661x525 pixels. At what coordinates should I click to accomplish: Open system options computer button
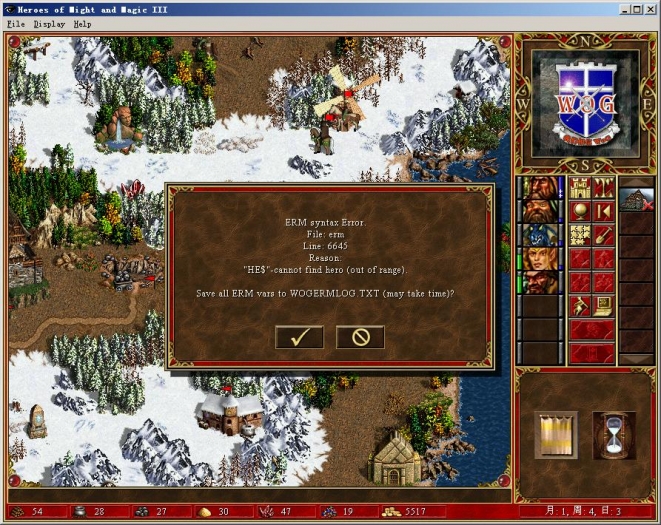tap(603, 306)
